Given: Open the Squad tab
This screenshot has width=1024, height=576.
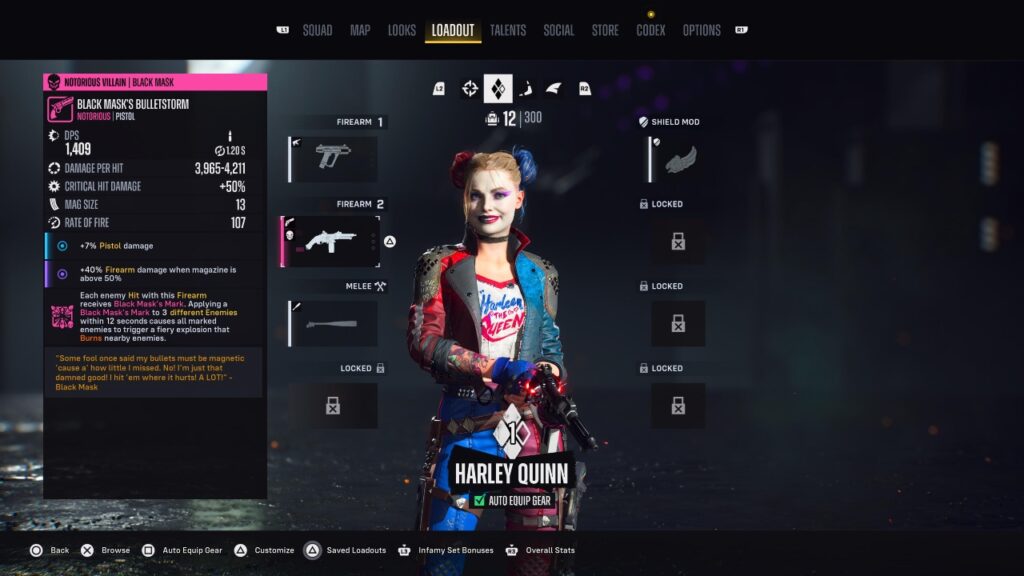Looking at the screenshot, I should pos(317,30).
